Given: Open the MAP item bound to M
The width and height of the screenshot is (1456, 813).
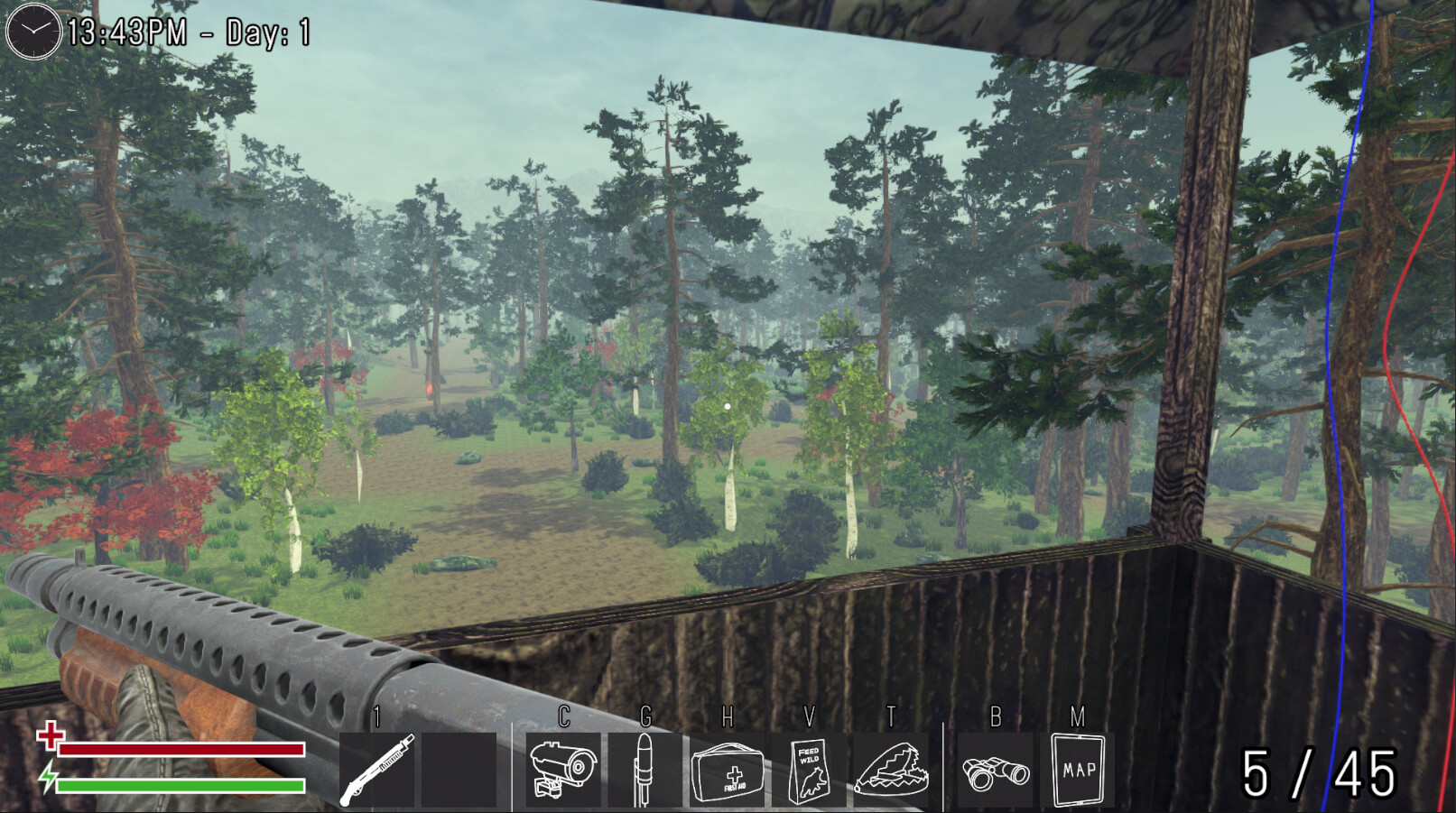Looking at the screenshot, I should (x=1079, y=771).
